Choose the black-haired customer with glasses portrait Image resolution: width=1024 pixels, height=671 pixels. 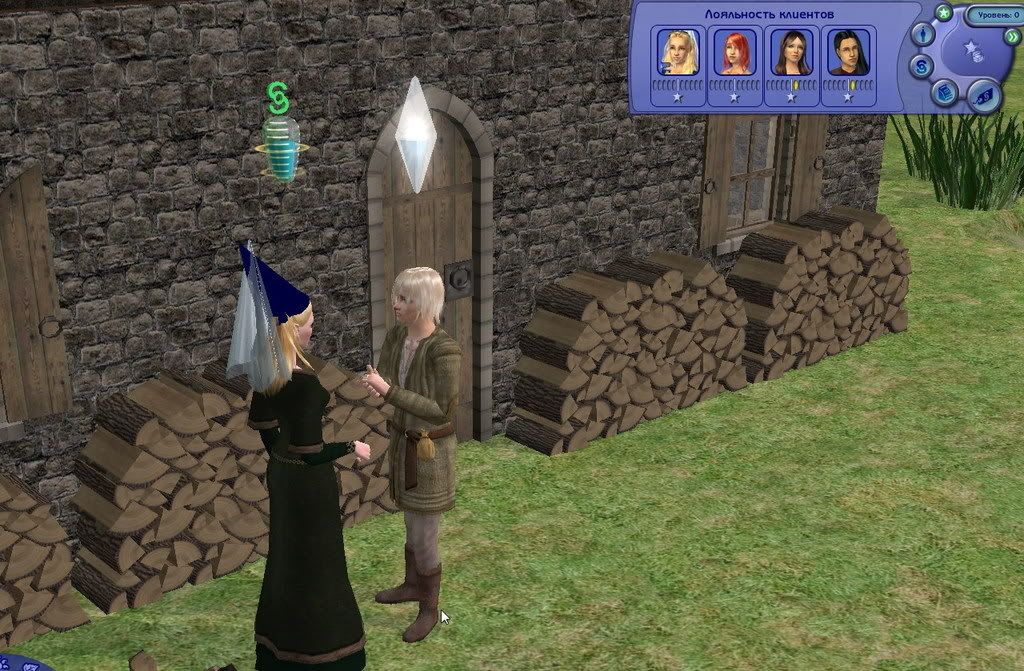(x=848, y=52)
